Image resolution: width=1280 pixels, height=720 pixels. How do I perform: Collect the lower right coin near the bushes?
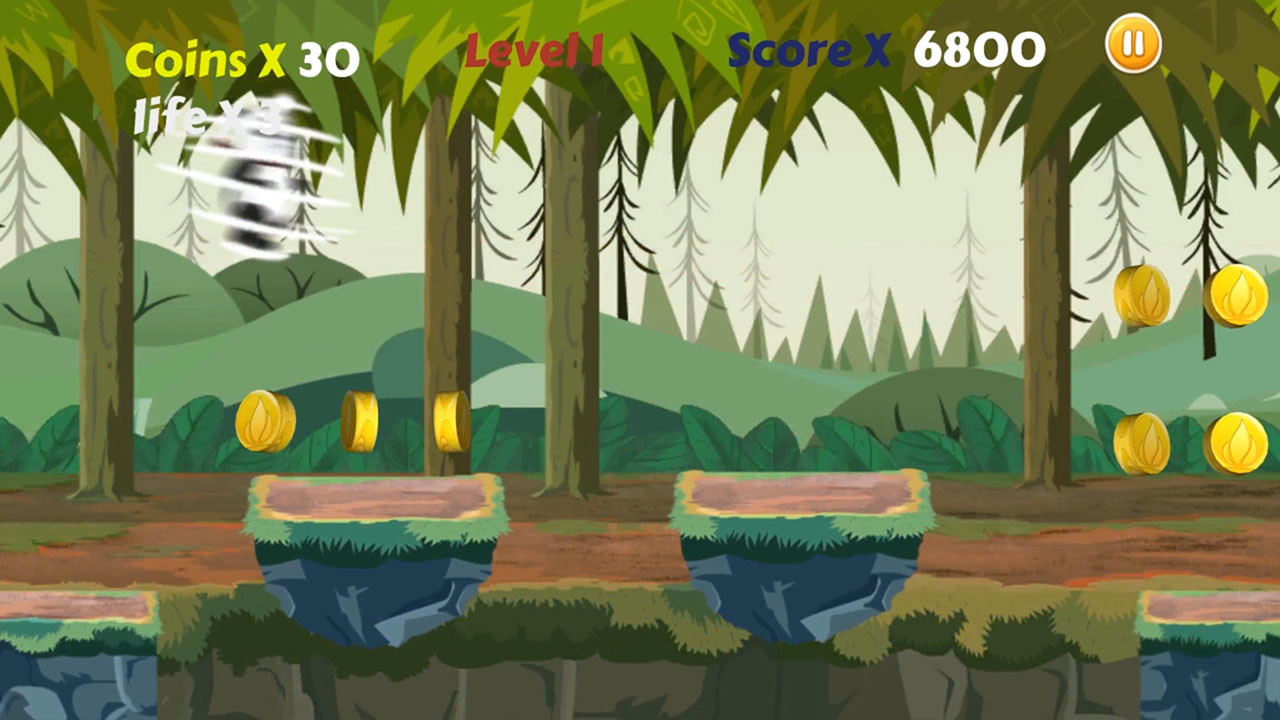[1143, 443]
